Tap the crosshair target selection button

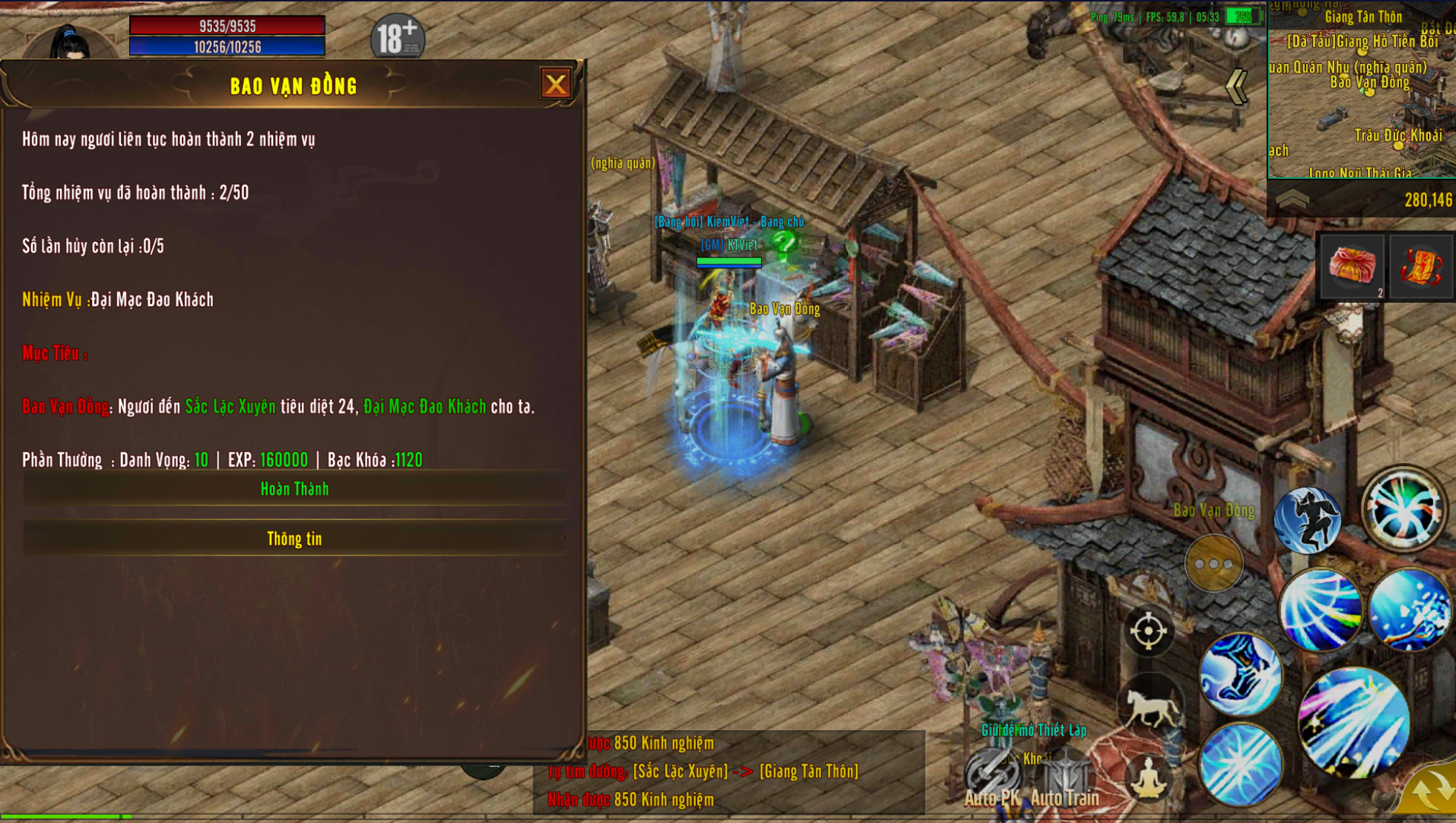1147,632
